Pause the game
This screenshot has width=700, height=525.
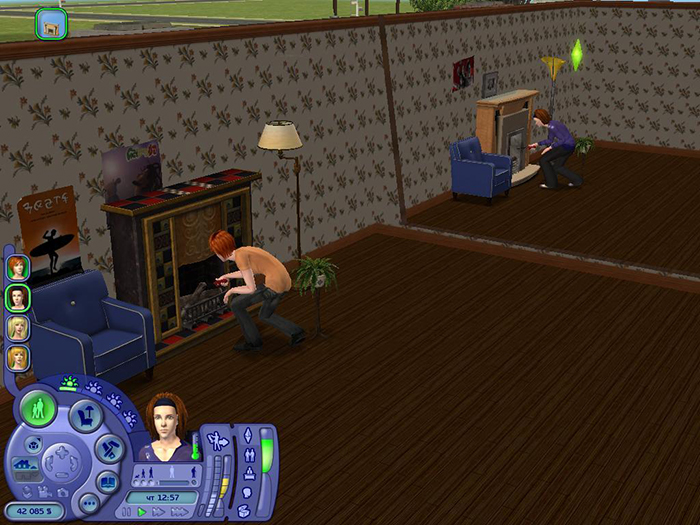127,512
